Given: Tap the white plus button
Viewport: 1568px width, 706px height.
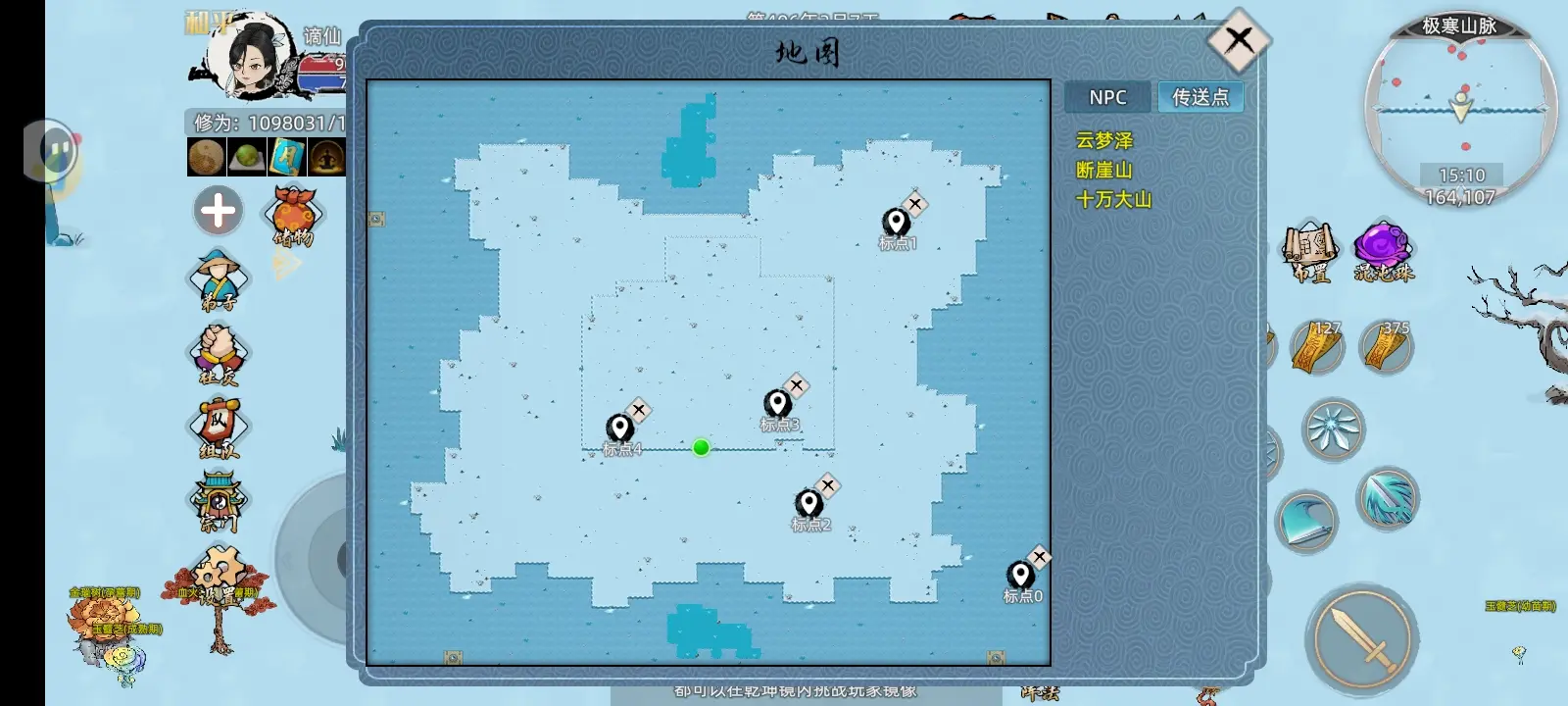Looking at the screenshot, I should (218, 211).
